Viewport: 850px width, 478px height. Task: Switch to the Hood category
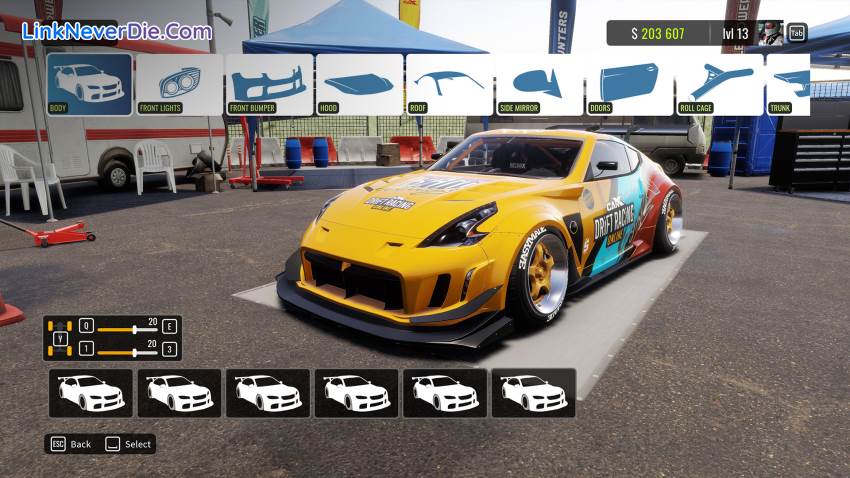coord(359,84)
